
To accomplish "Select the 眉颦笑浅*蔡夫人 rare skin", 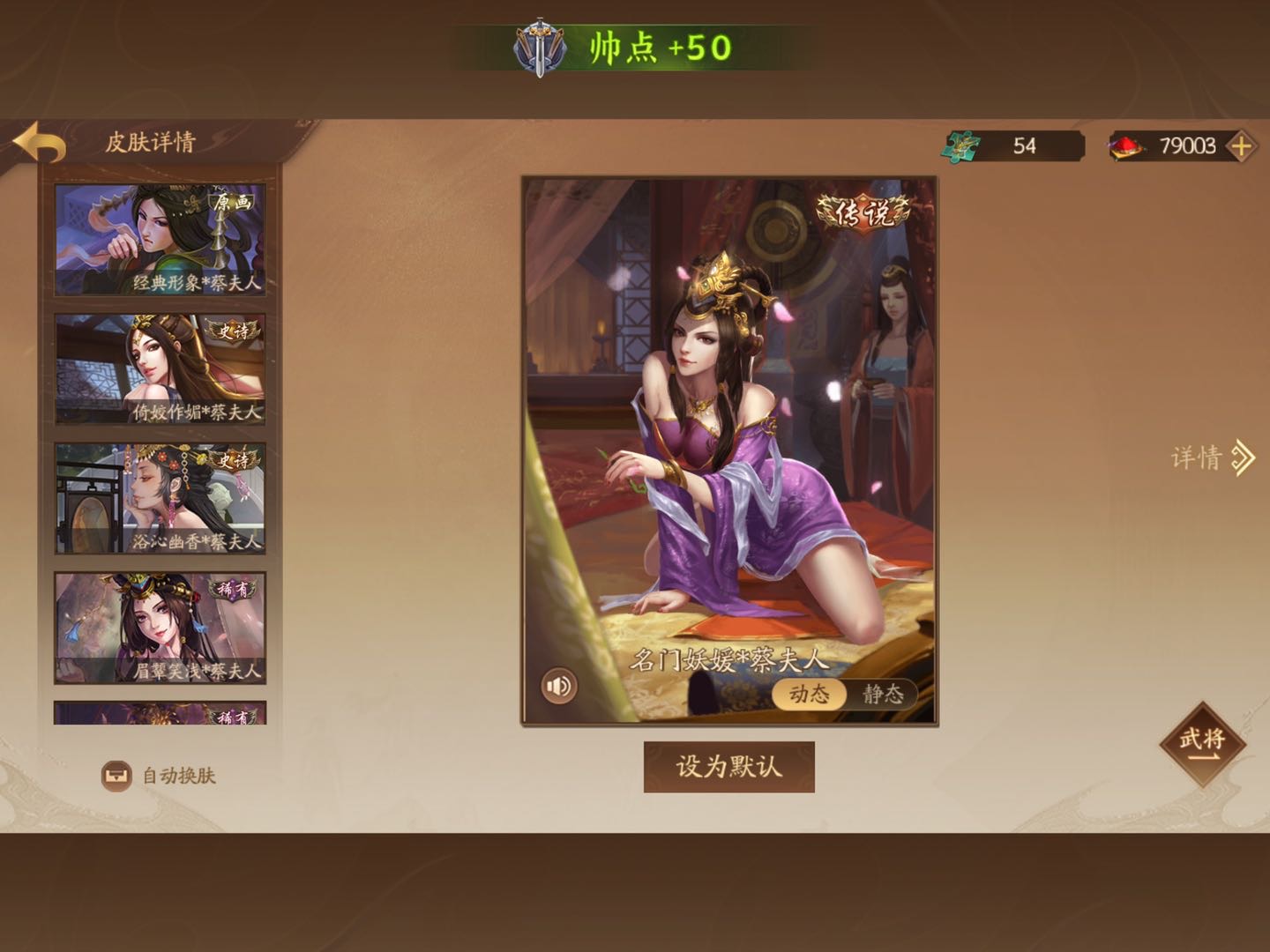I will [160, 628].
